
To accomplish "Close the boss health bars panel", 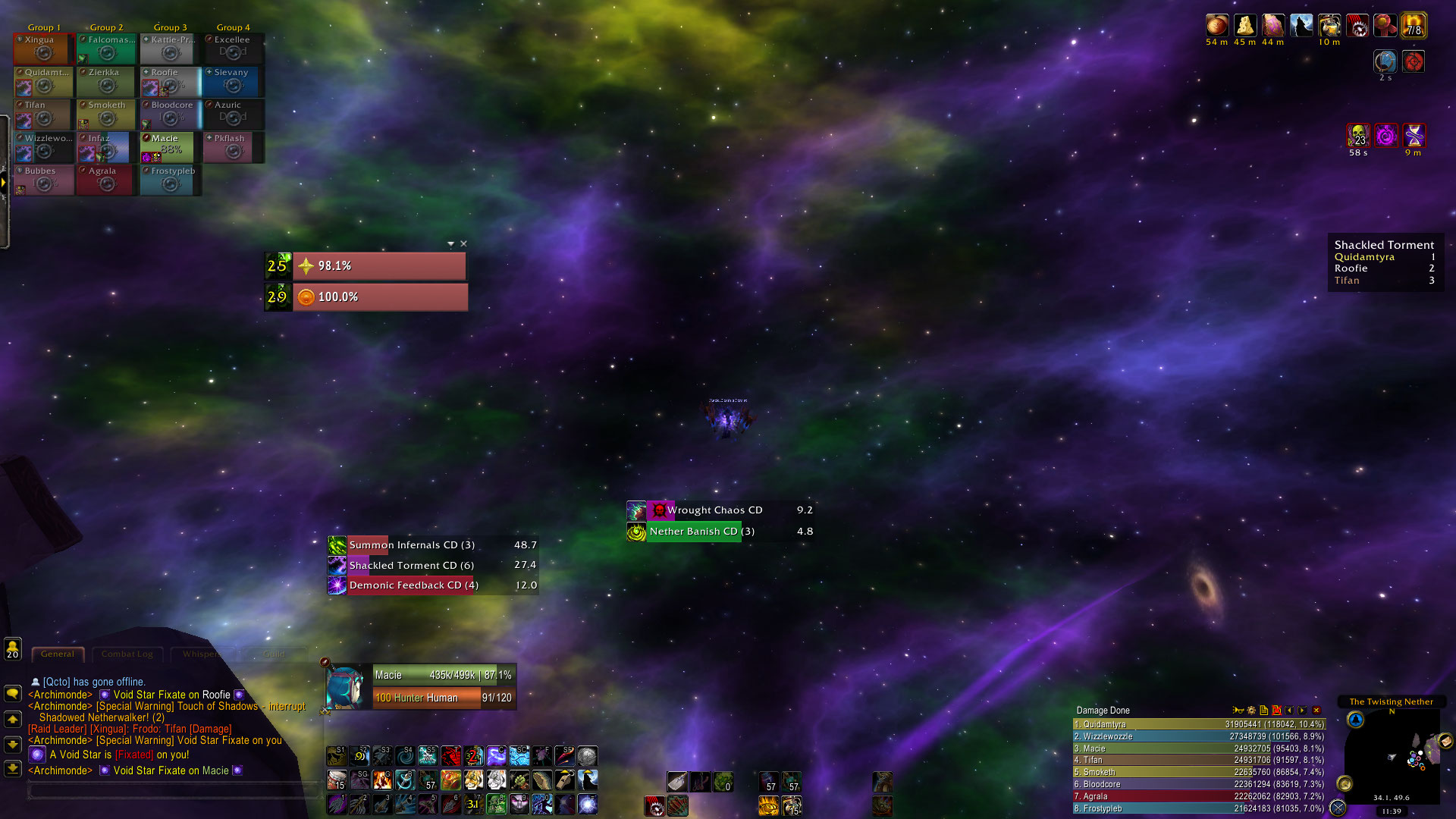I will pyautogui.click(x=463, y=243).
